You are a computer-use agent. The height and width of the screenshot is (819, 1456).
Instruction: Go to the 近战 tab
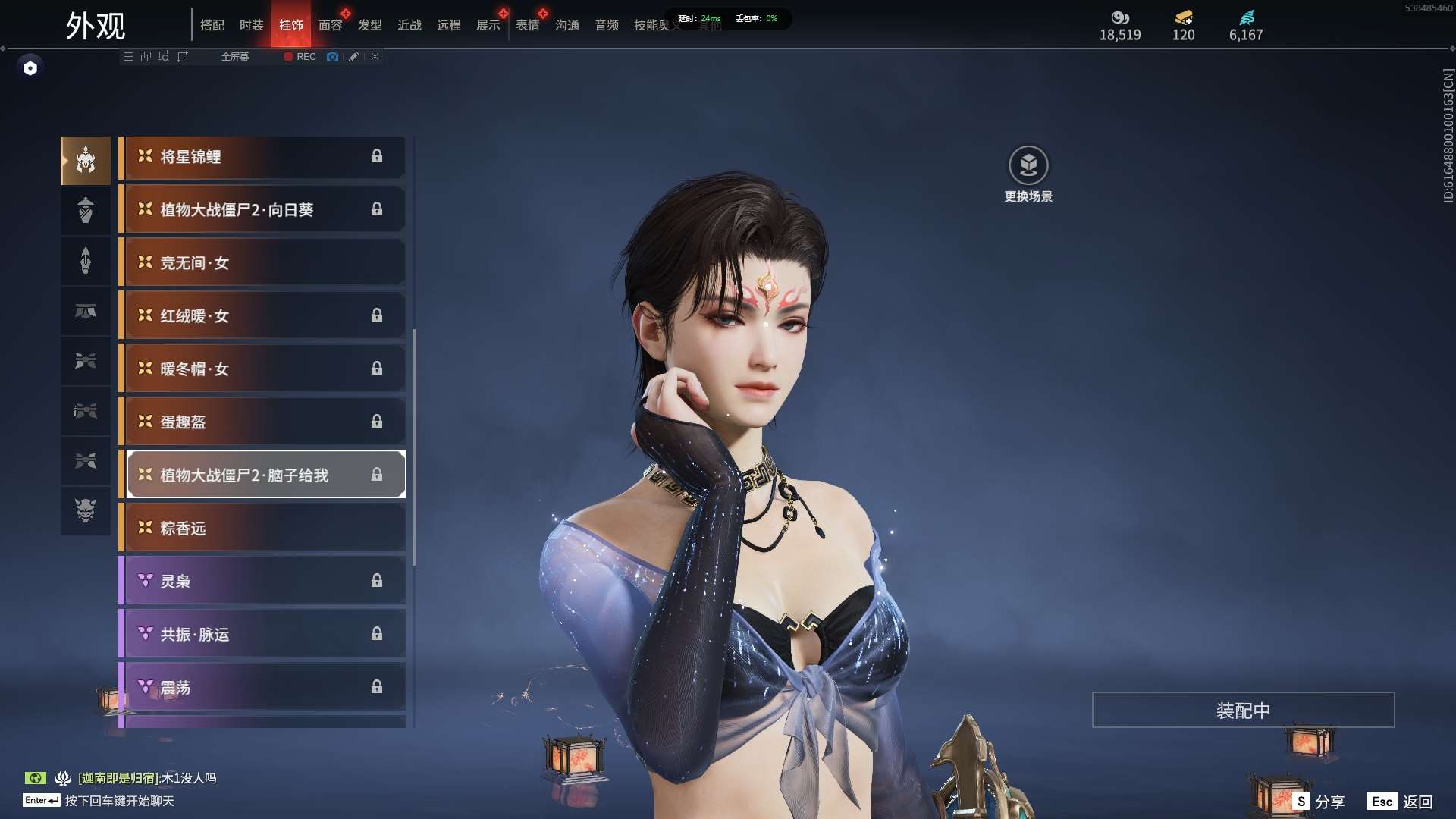click(409, 25)
